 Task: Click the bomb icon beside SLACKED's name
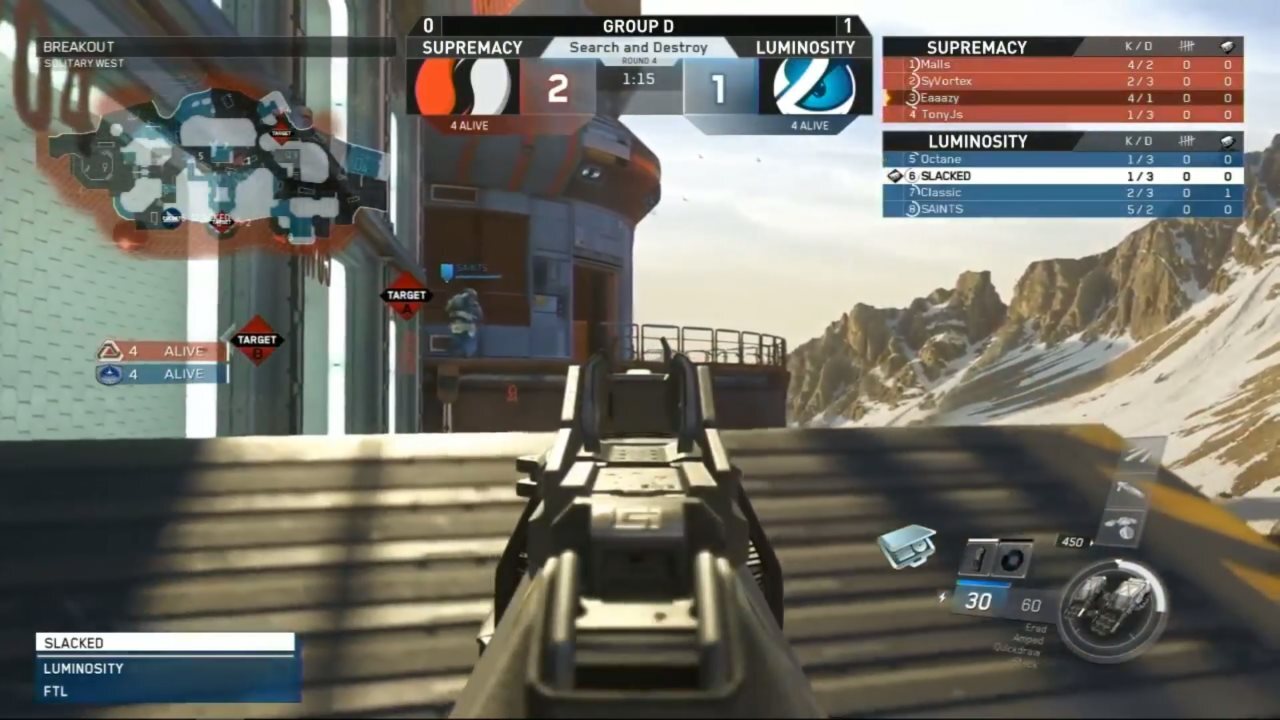coord(893,175)
